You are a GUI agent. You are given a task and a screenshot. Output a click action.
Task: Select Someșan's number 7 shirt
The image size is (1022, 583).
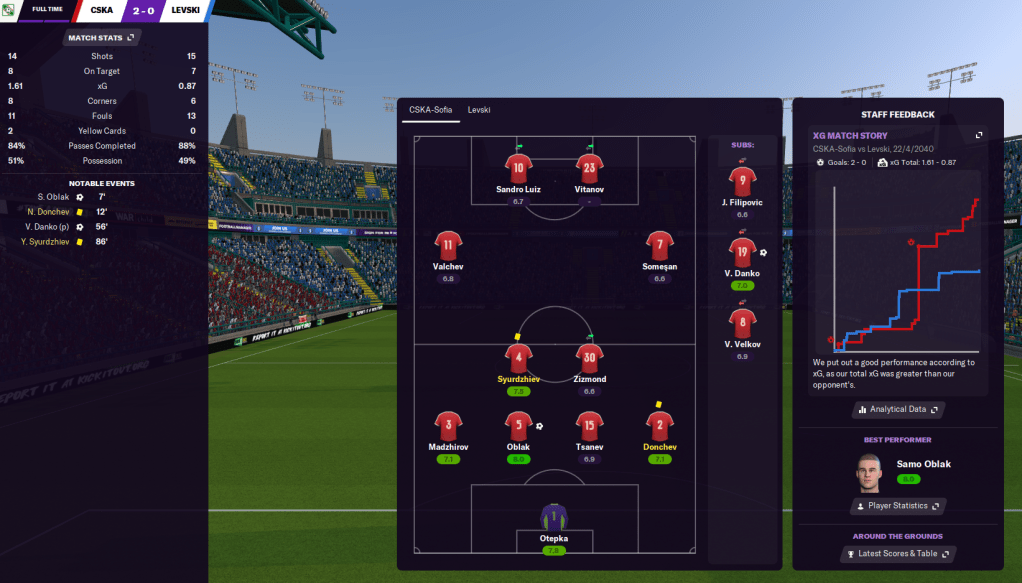(x=659, y=244)
